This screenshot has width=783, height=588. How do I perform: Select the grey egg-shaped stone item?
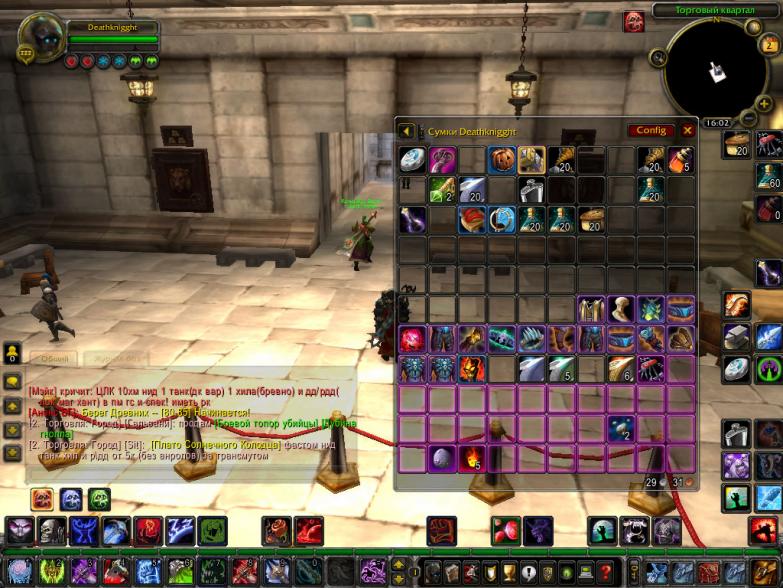click(x=442, y=459)
